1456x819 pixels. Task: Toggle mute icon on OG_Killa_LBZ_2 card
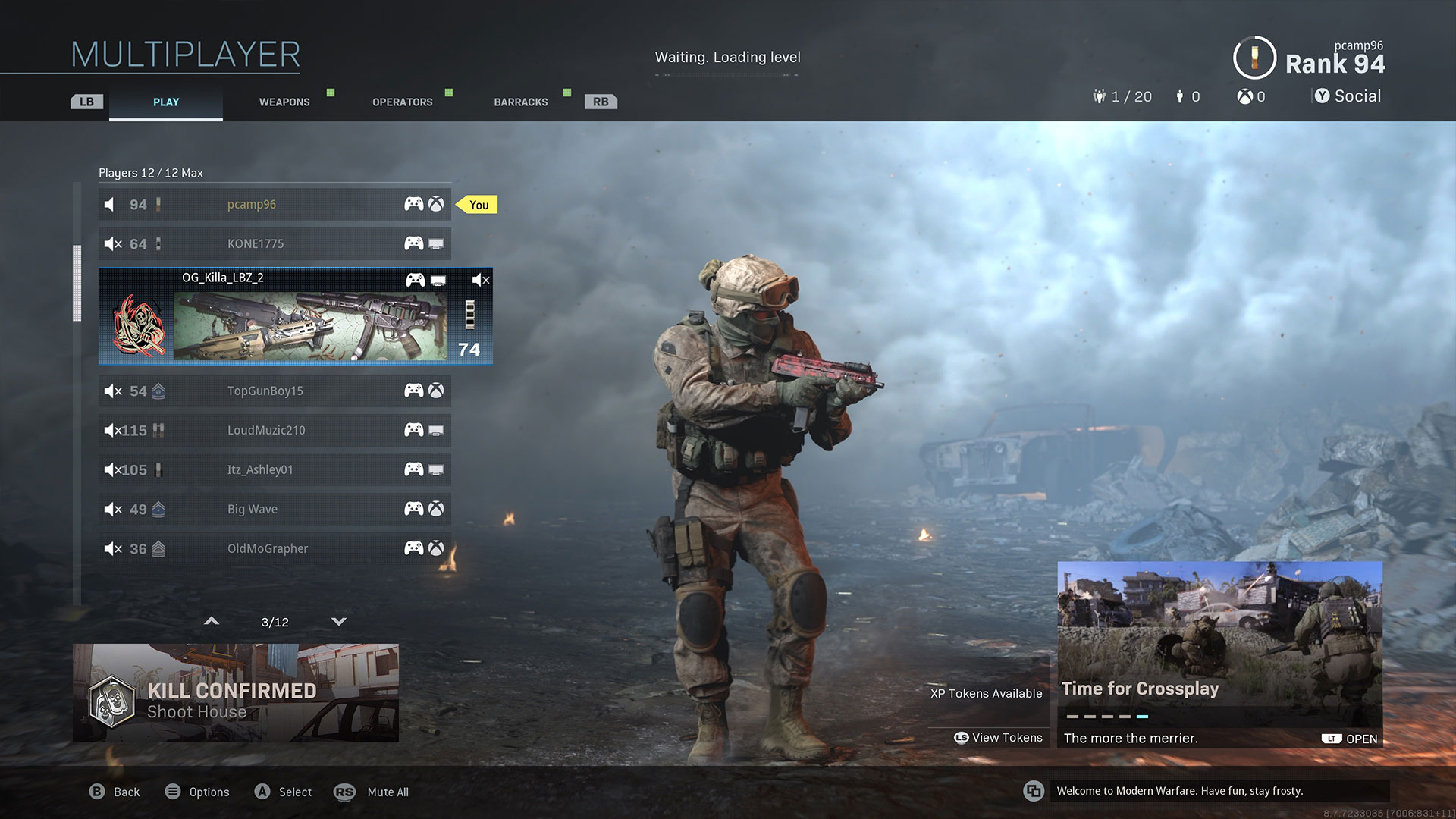click(x=481, y=280)
